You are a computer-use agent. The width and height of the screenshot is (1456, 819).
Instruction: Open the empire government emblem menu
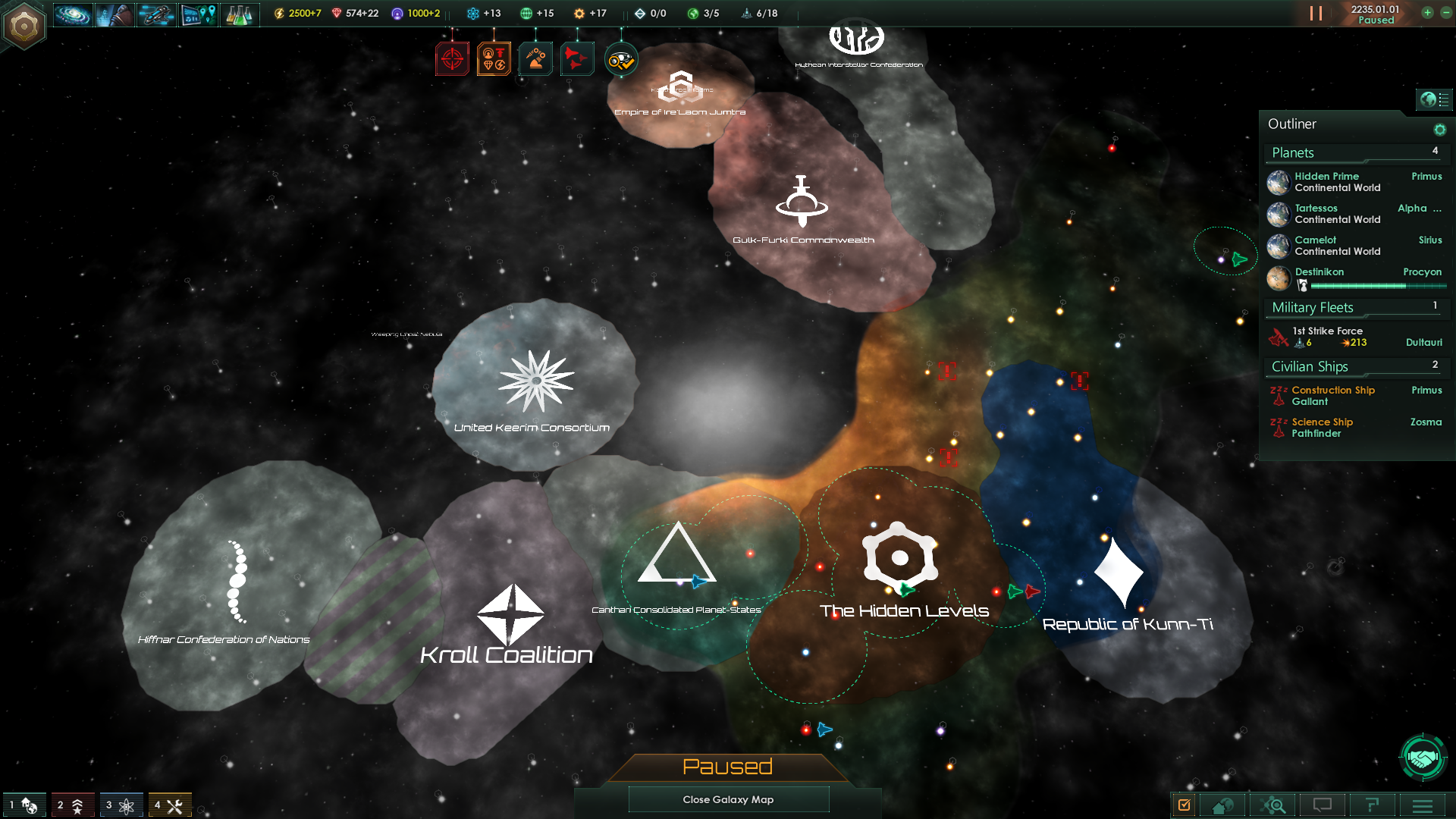tap(24, 27)
